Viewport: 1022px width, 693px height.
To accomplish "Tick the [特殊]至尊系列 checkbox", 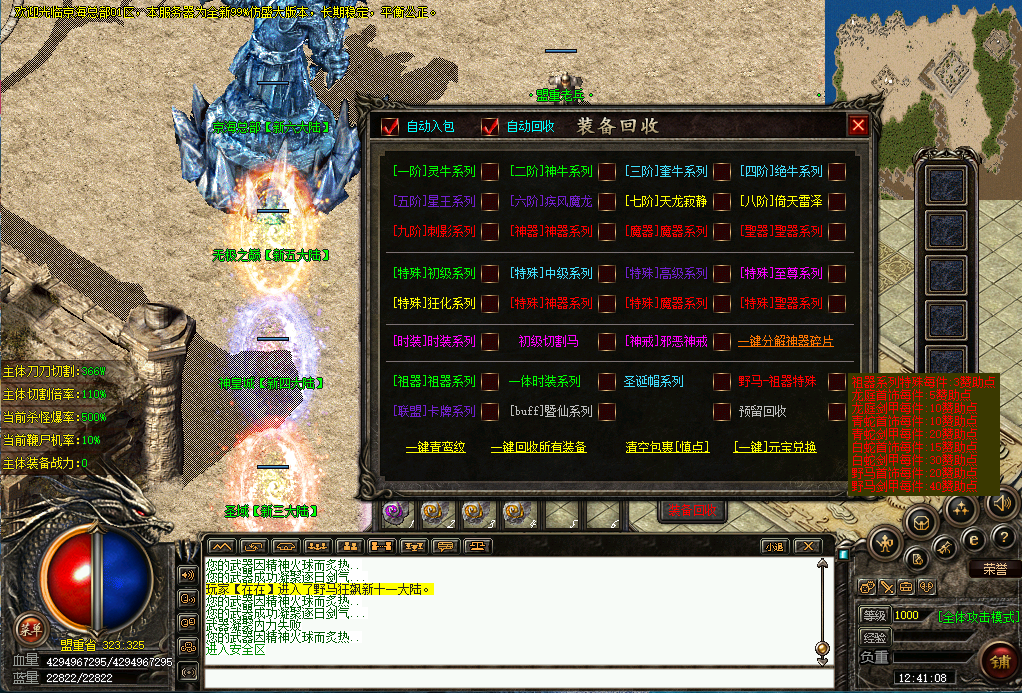I will pyautogui.click(x=837, y=273).
